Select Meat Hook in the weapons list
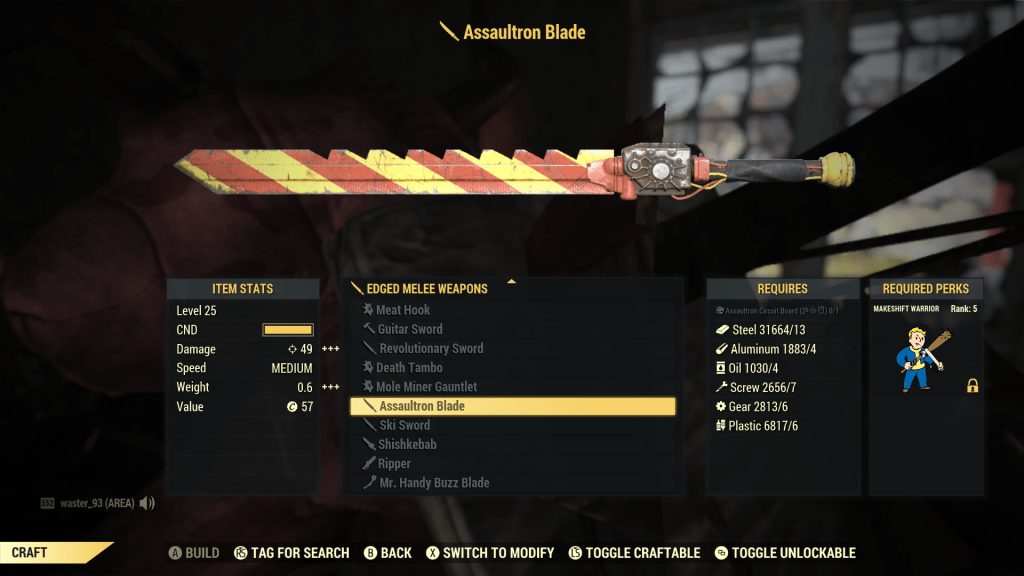 point(403,310)
